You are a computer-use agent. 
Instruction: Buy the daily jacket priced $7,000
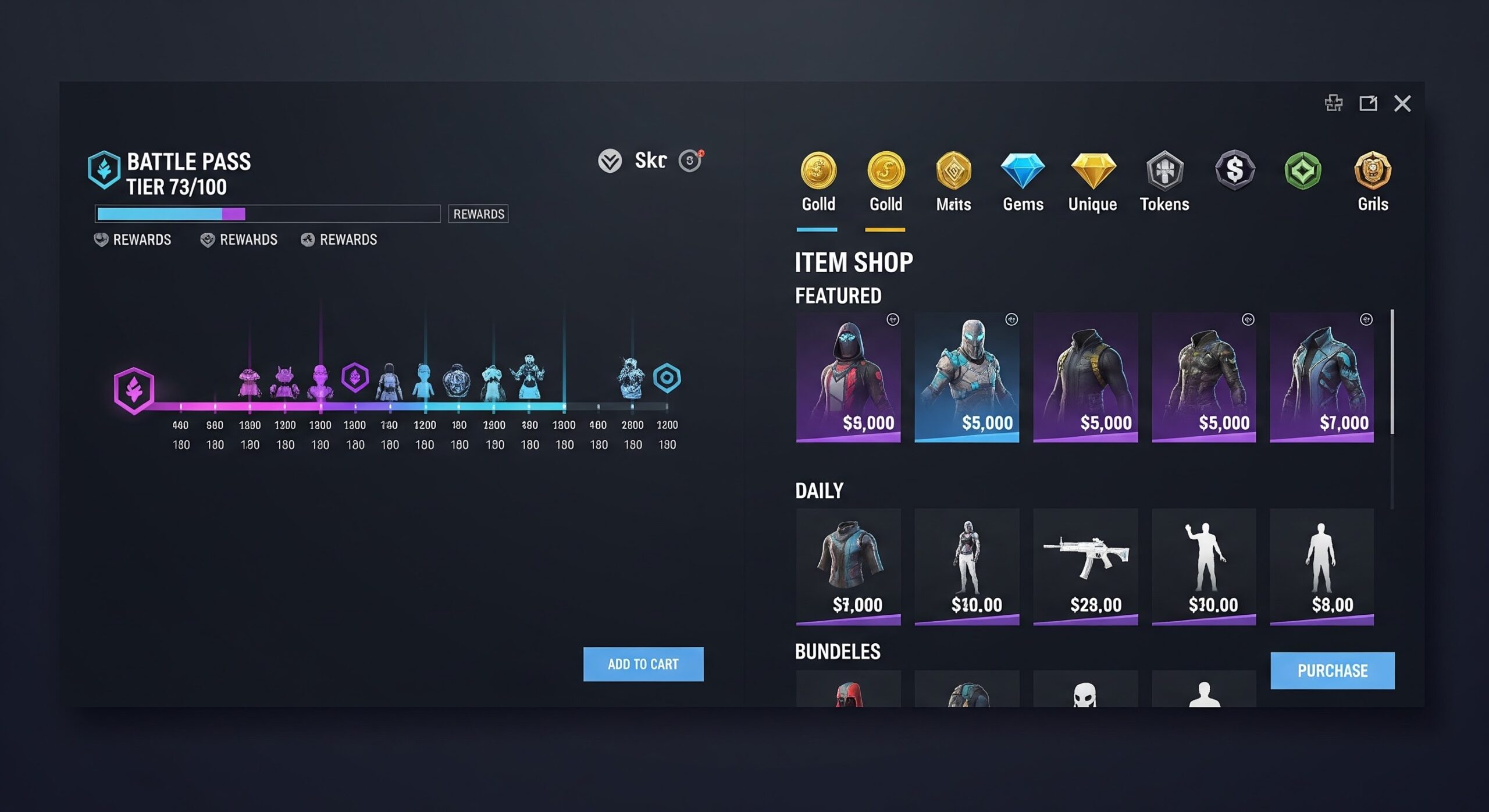848,567
